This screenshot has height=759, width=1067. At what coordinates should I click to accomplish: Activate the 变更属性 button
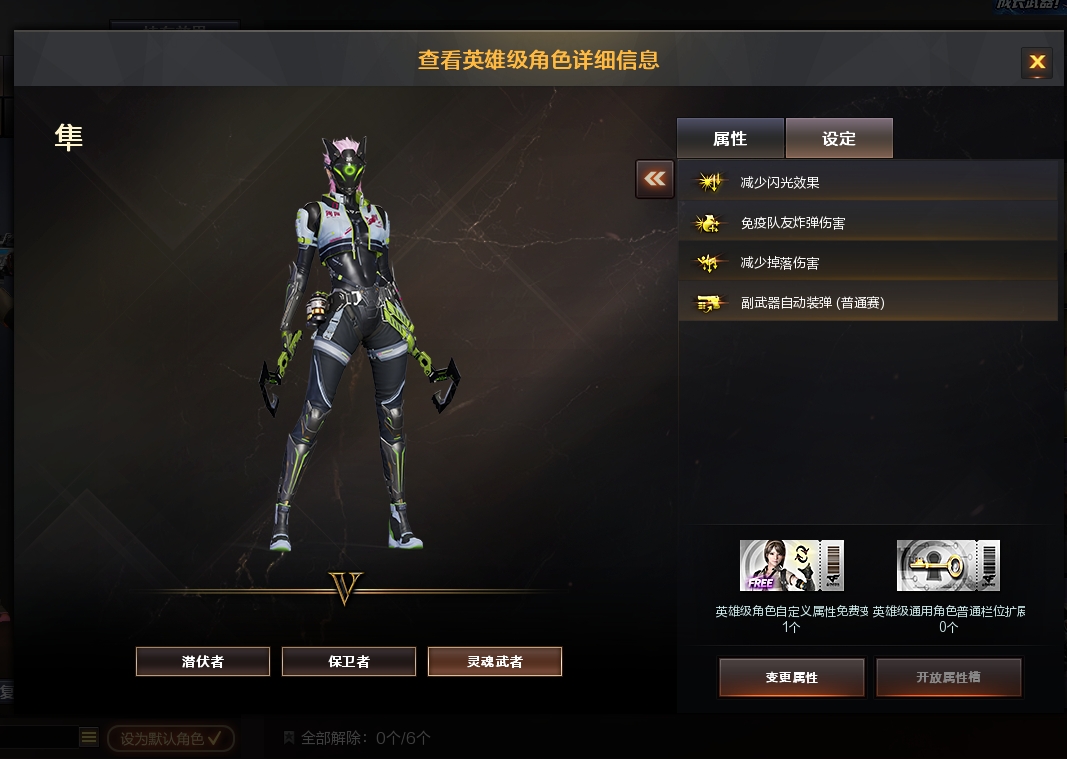coord(791,677)
